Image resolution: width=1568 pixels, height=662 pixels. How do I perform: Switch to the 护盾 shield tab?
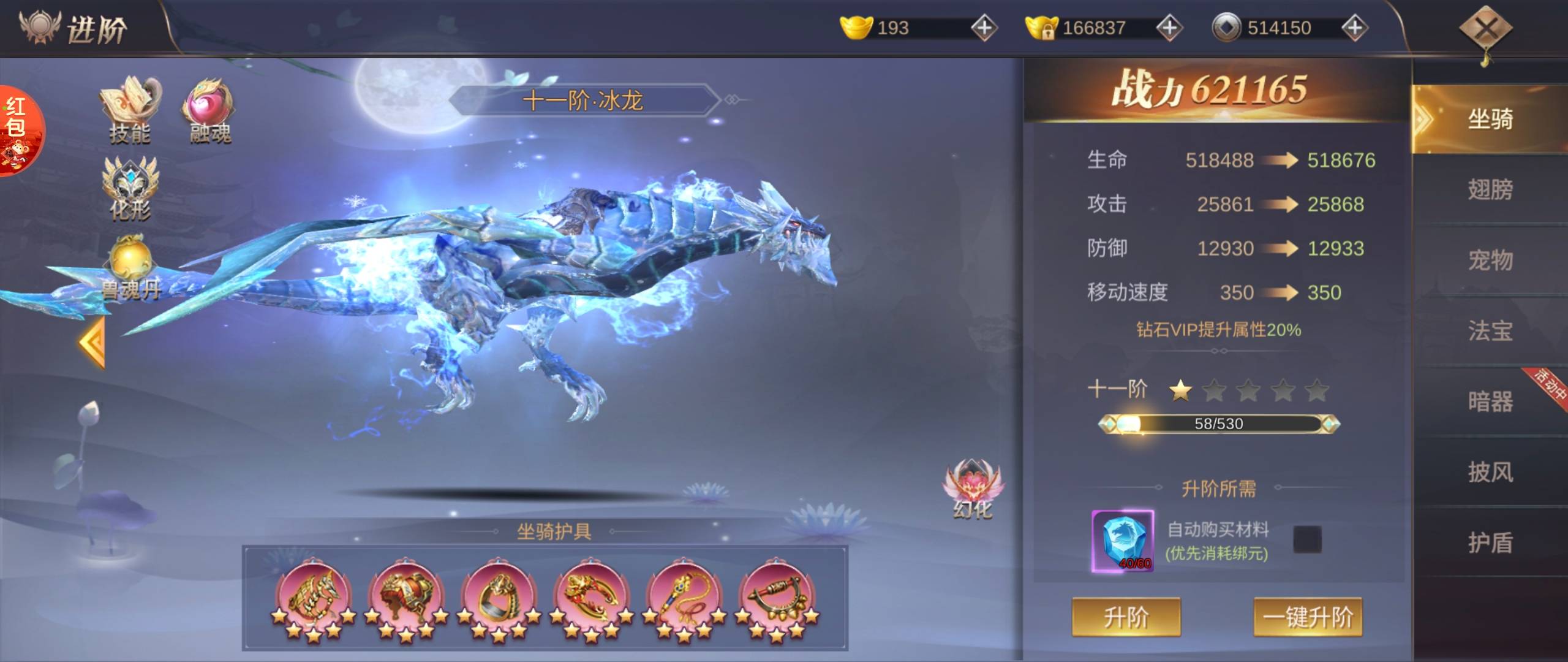coord(1490,542)
